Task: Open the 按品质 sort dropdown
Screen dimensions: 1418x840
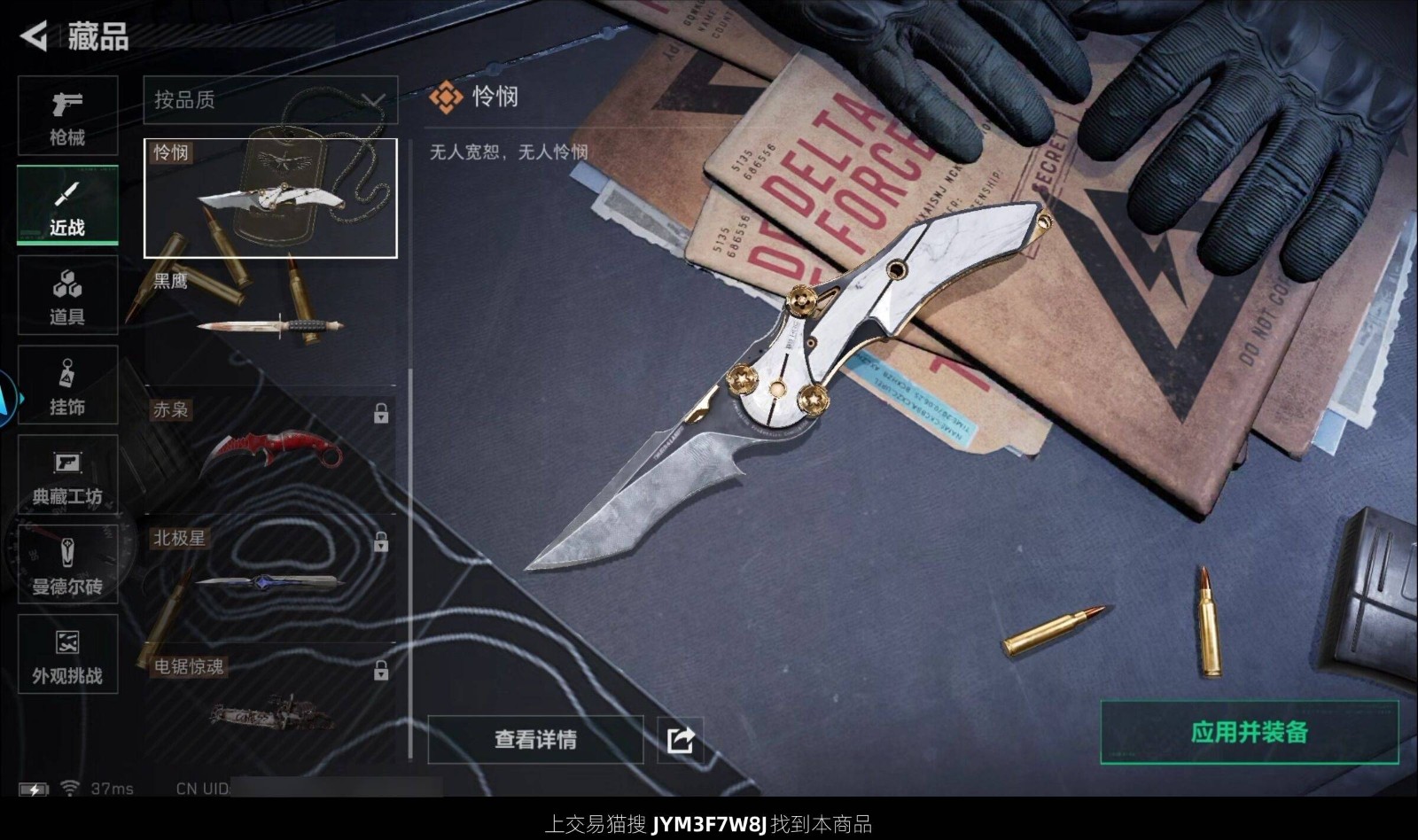Action: point(270,100)
